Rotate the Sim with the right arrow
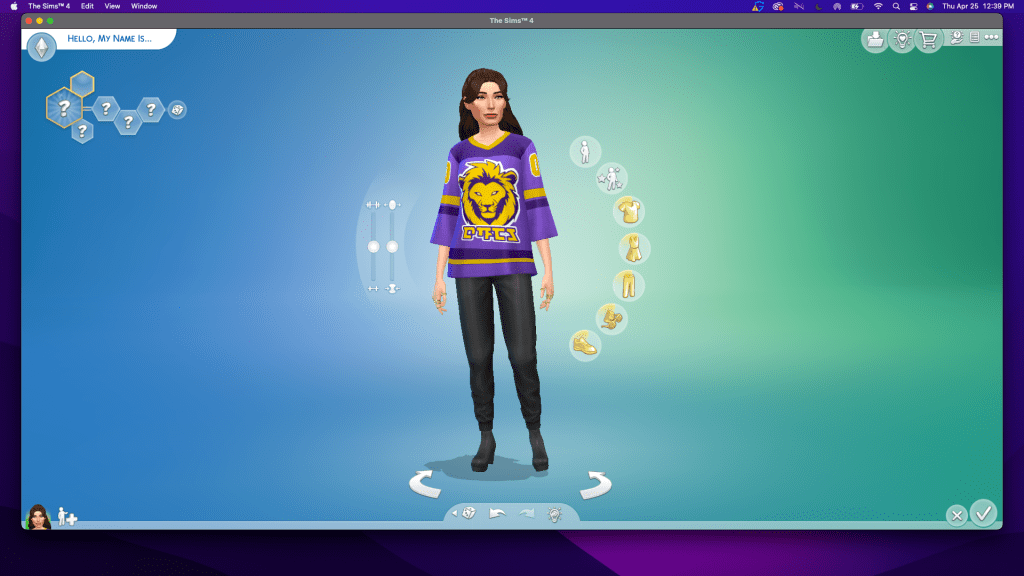The image size is (1024, 576). coord(596,485)
